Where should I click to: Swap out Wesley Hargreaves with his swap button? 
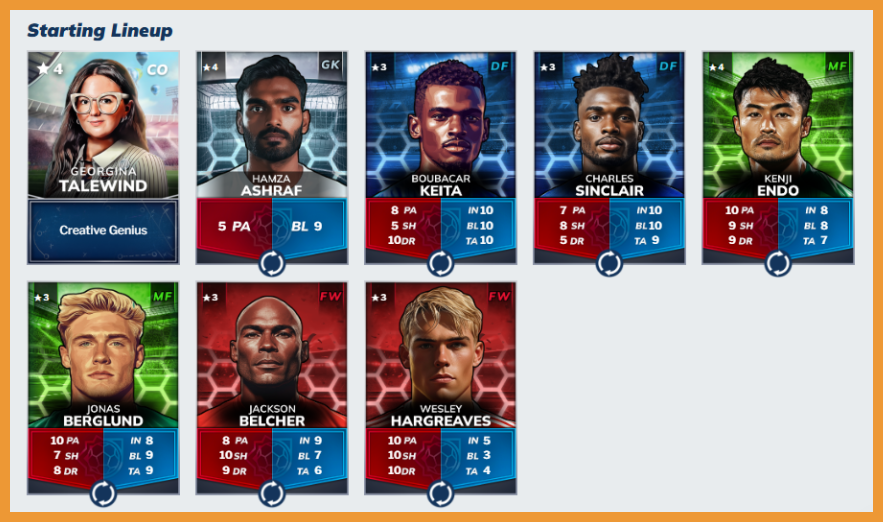[441, 493]
